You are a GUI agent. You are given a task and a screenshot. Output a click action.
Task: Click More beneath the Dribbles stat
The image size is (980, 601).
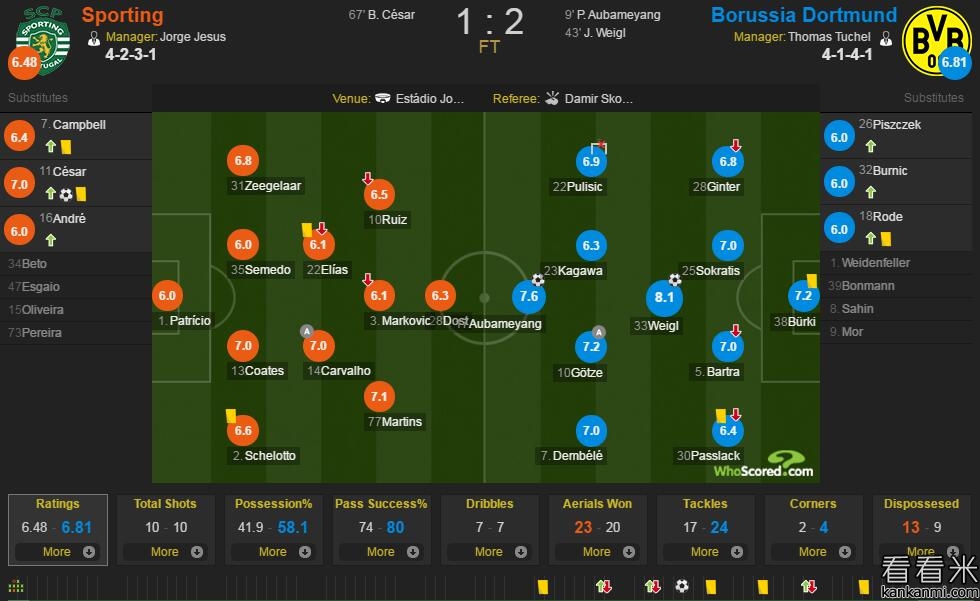tap(489, 551)
